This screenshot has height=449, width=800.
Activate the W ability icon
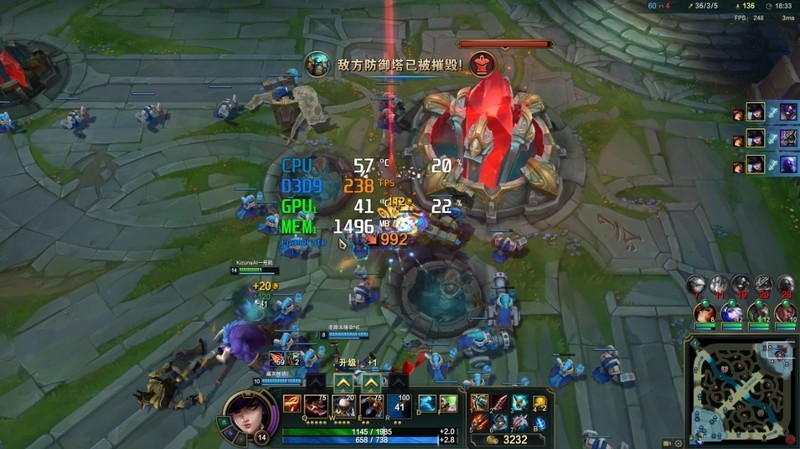pos(343,404)
